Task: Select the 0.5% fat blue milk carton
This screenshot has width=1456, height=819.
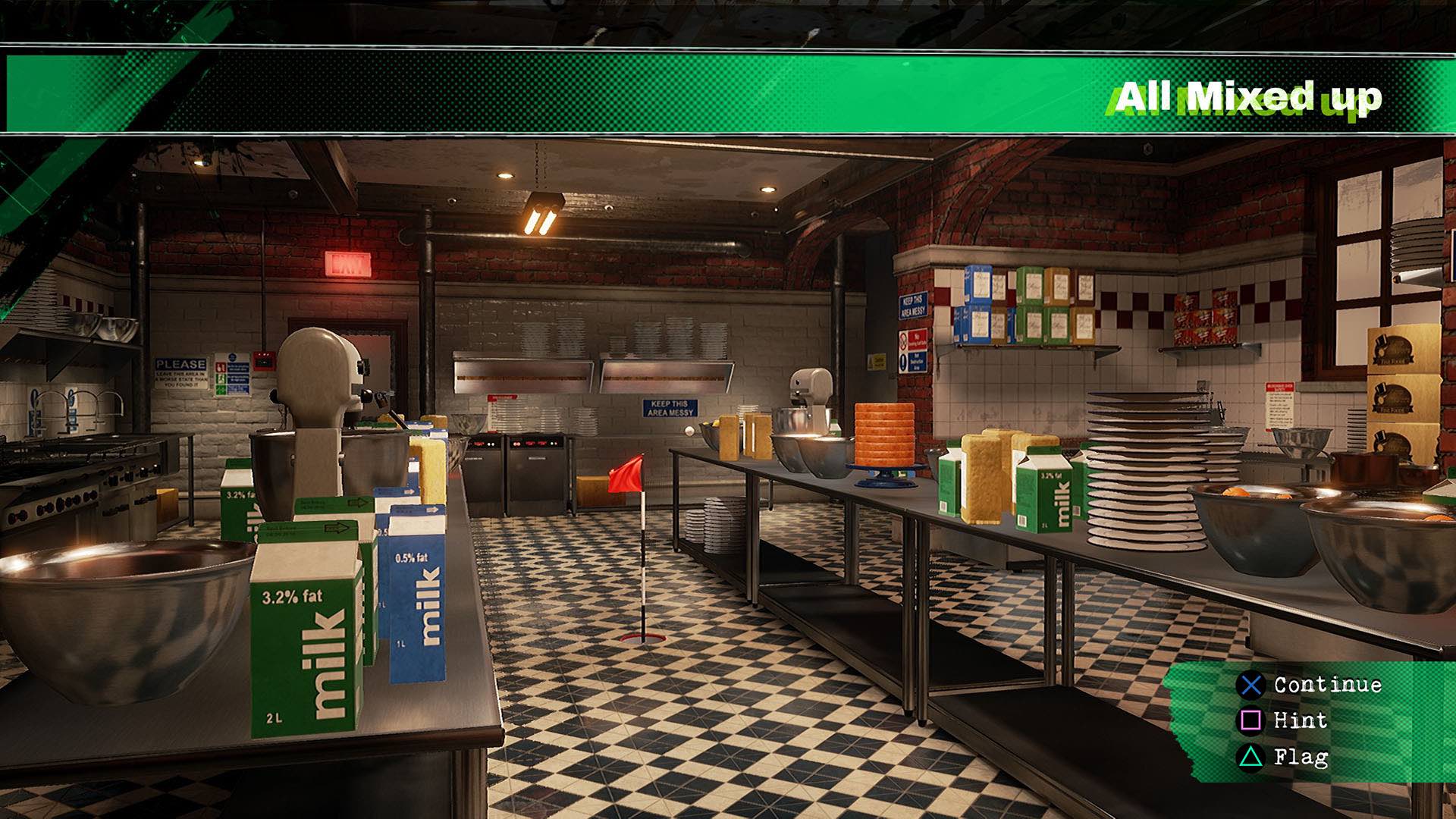Action: click(416, 614)
